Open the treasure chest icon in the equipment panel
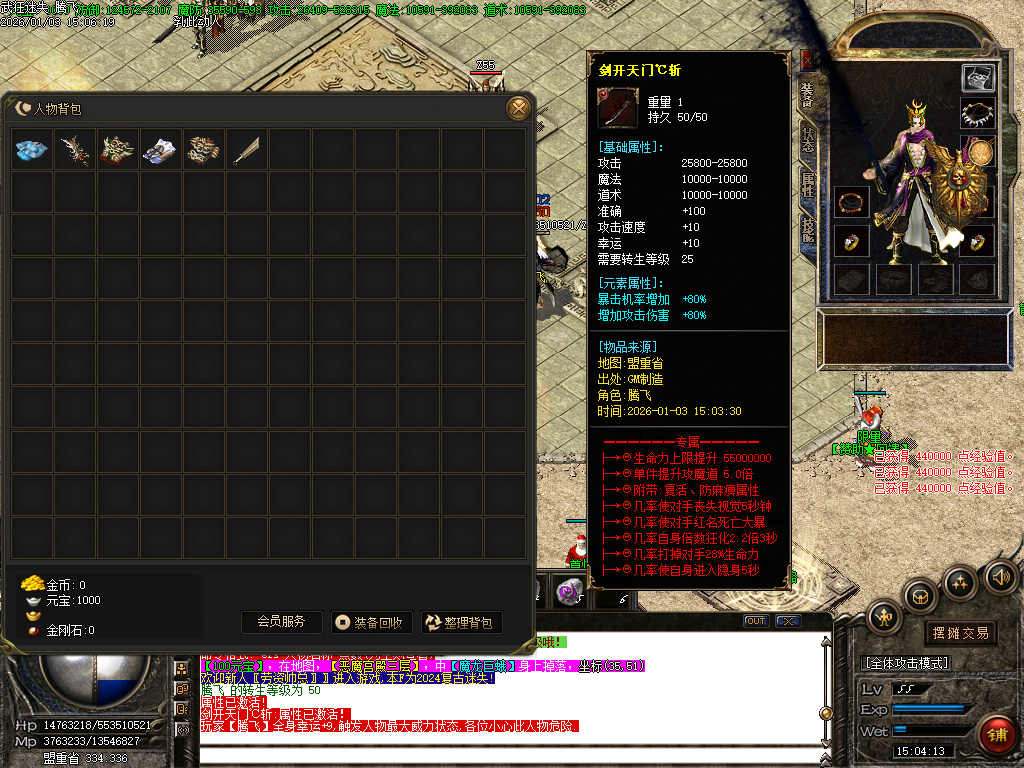 (978, 78)
